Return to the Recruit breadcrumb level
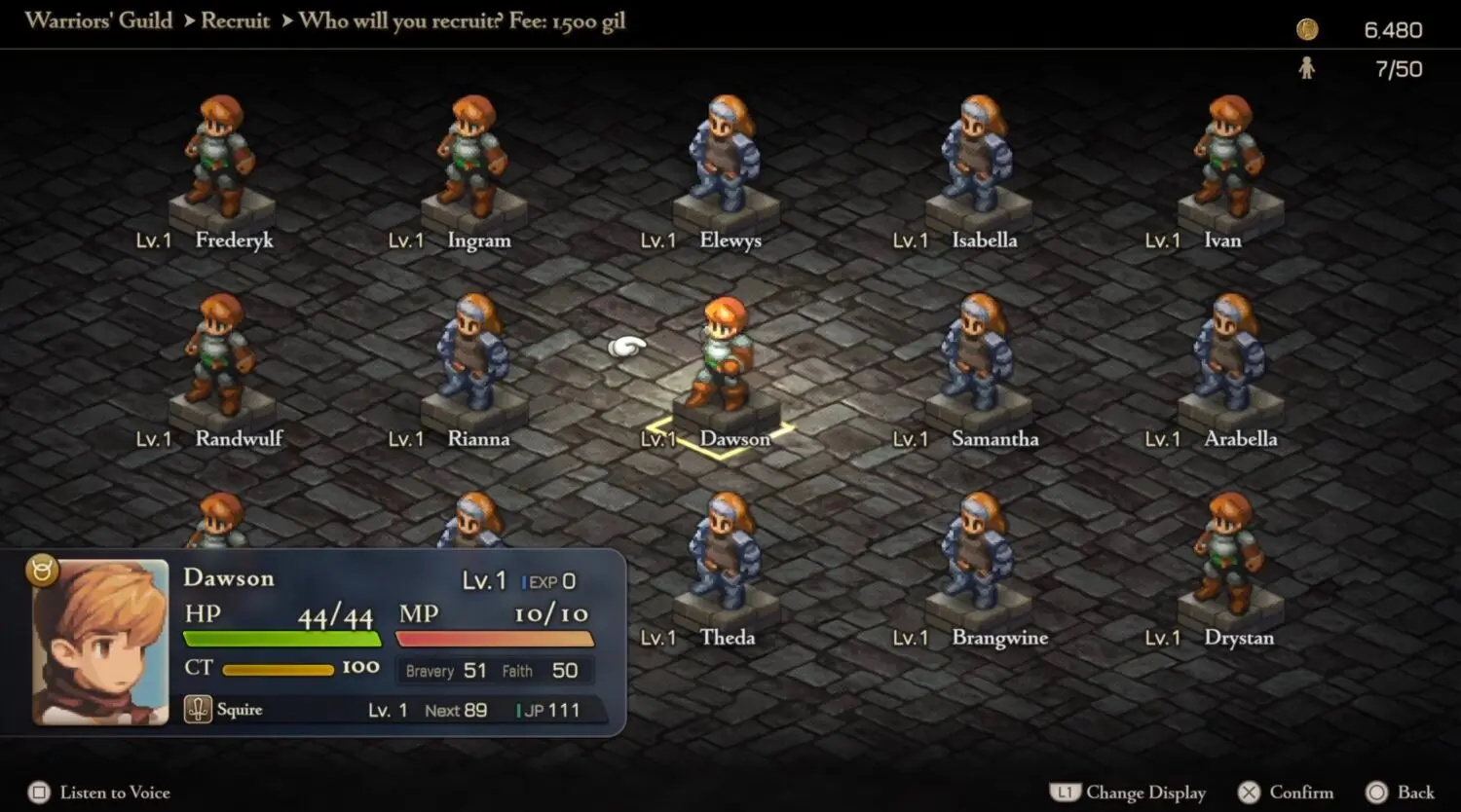This screenshot has width=1461, height=812. coord(235,21)
